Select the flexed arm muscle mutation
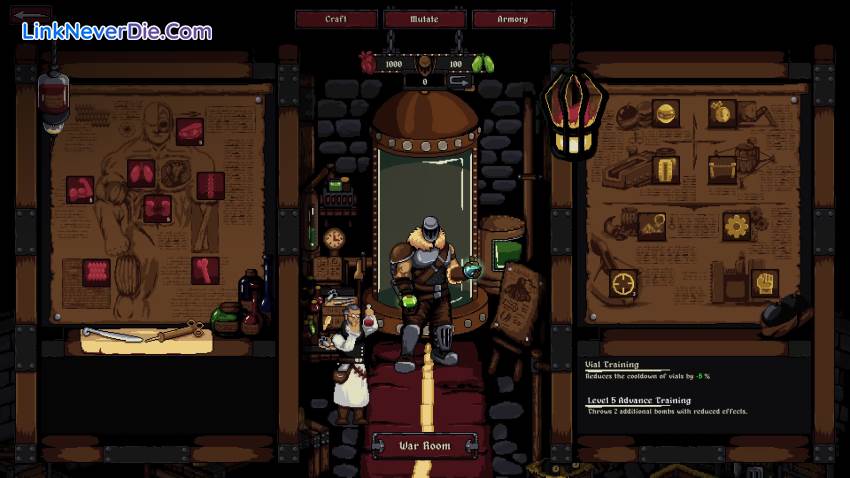This screenshot has height=478, width=850. pos(80,188)
